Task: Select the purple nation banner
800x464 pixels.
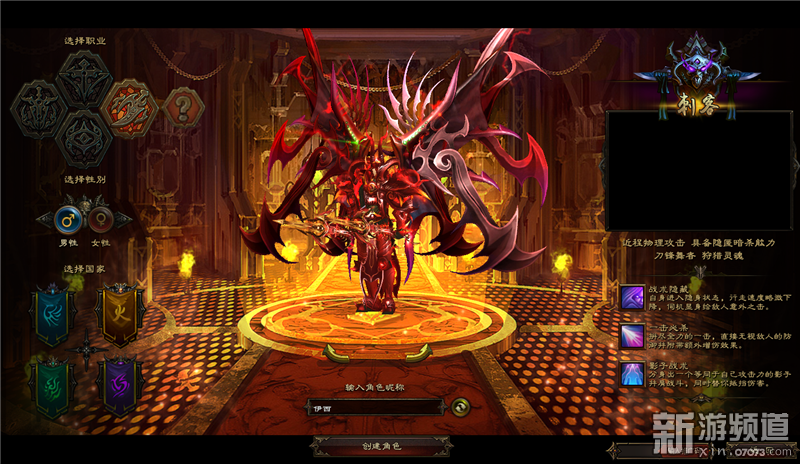Action: 120,383
